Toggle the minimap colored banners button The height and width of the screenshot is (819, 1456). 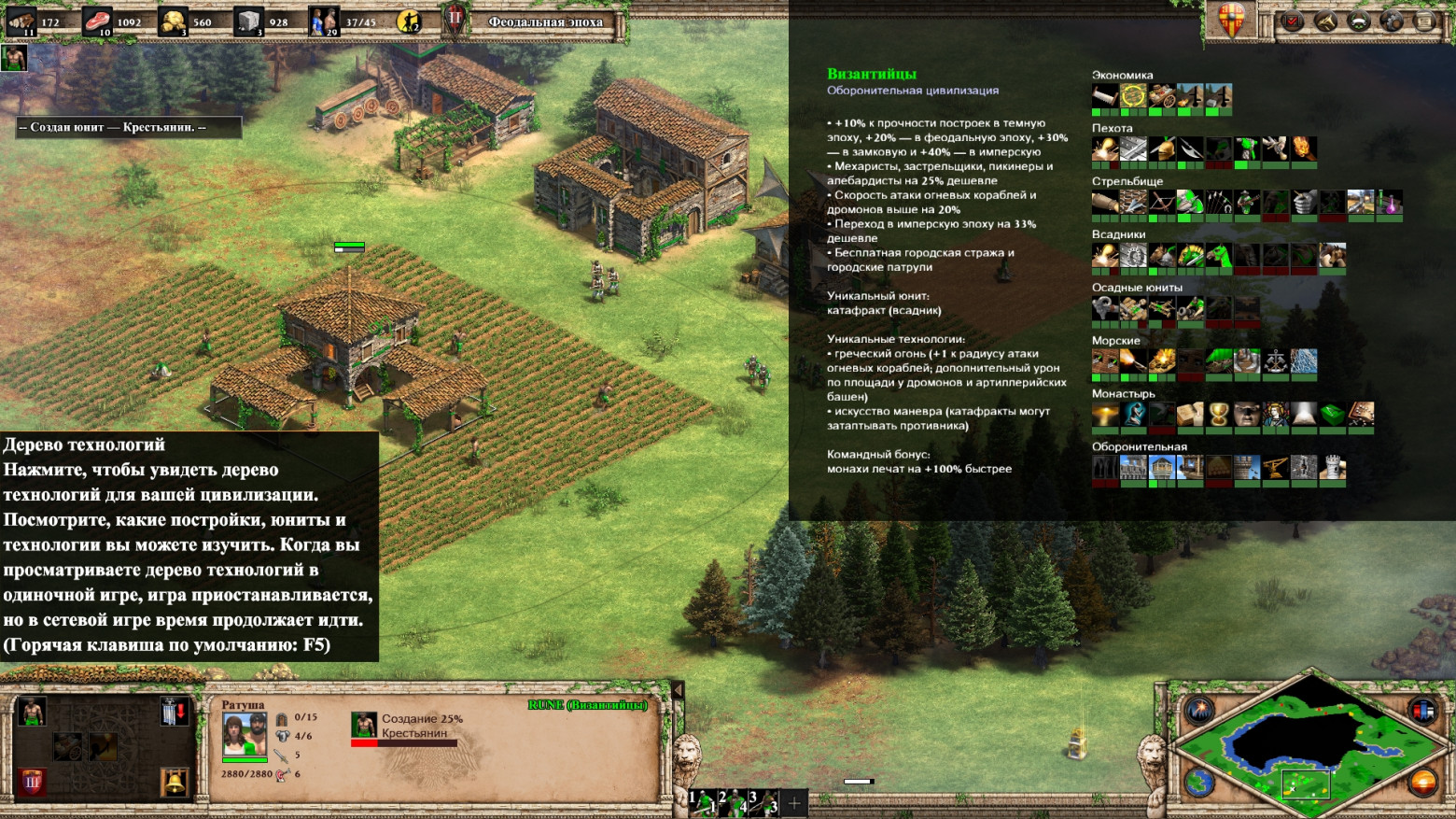[1422, 712]
